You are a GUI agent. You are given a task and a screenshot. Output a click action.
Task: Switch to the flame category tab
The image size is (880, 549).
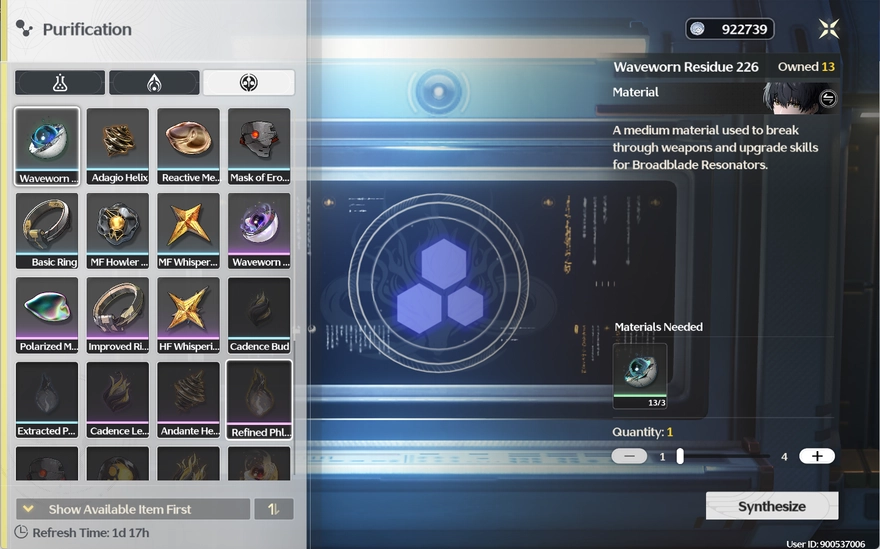coord(154,83)
